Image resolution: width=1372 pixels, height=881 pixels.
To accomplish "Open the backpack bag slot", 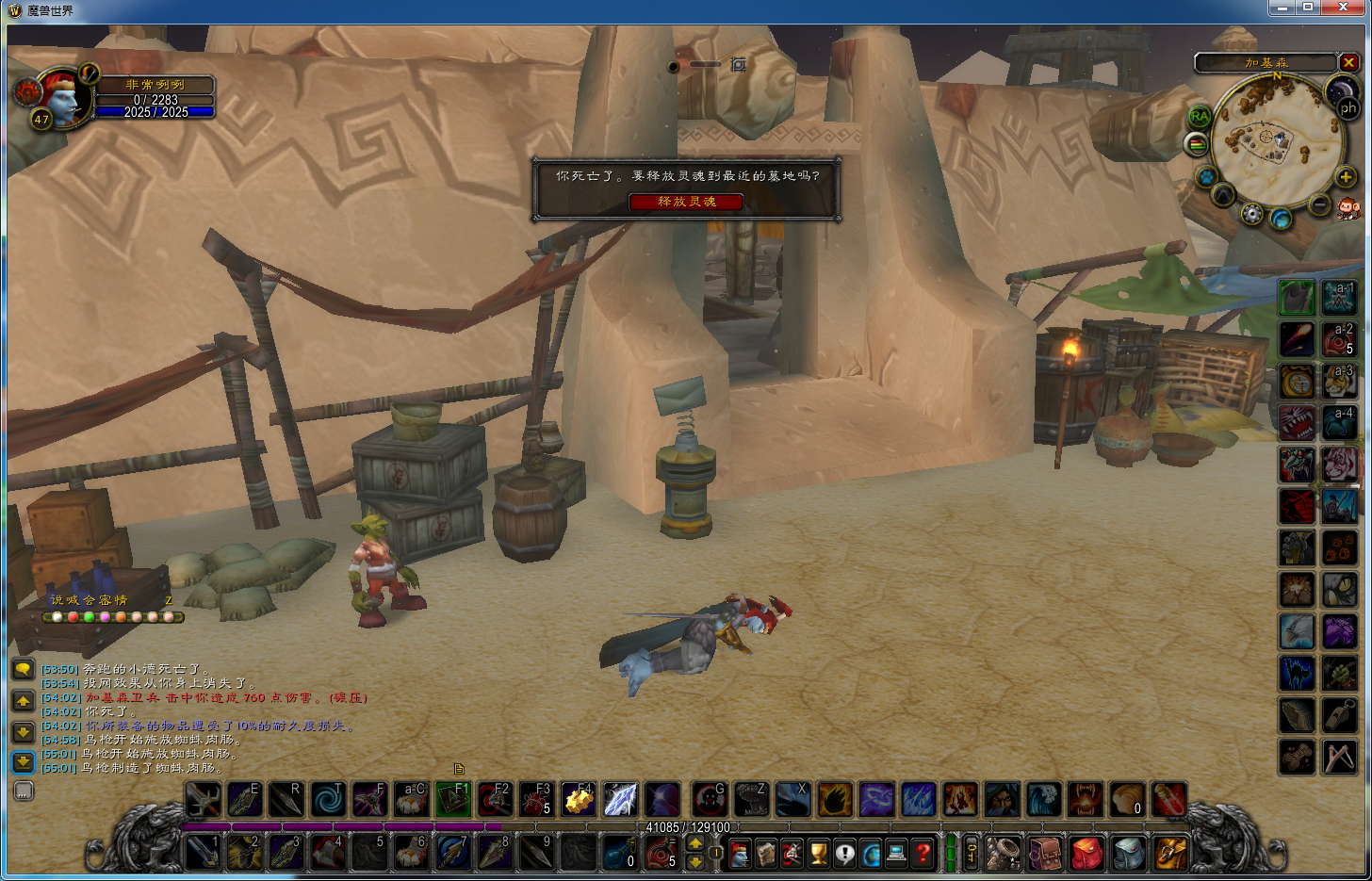I will (x=1169, y=854).
